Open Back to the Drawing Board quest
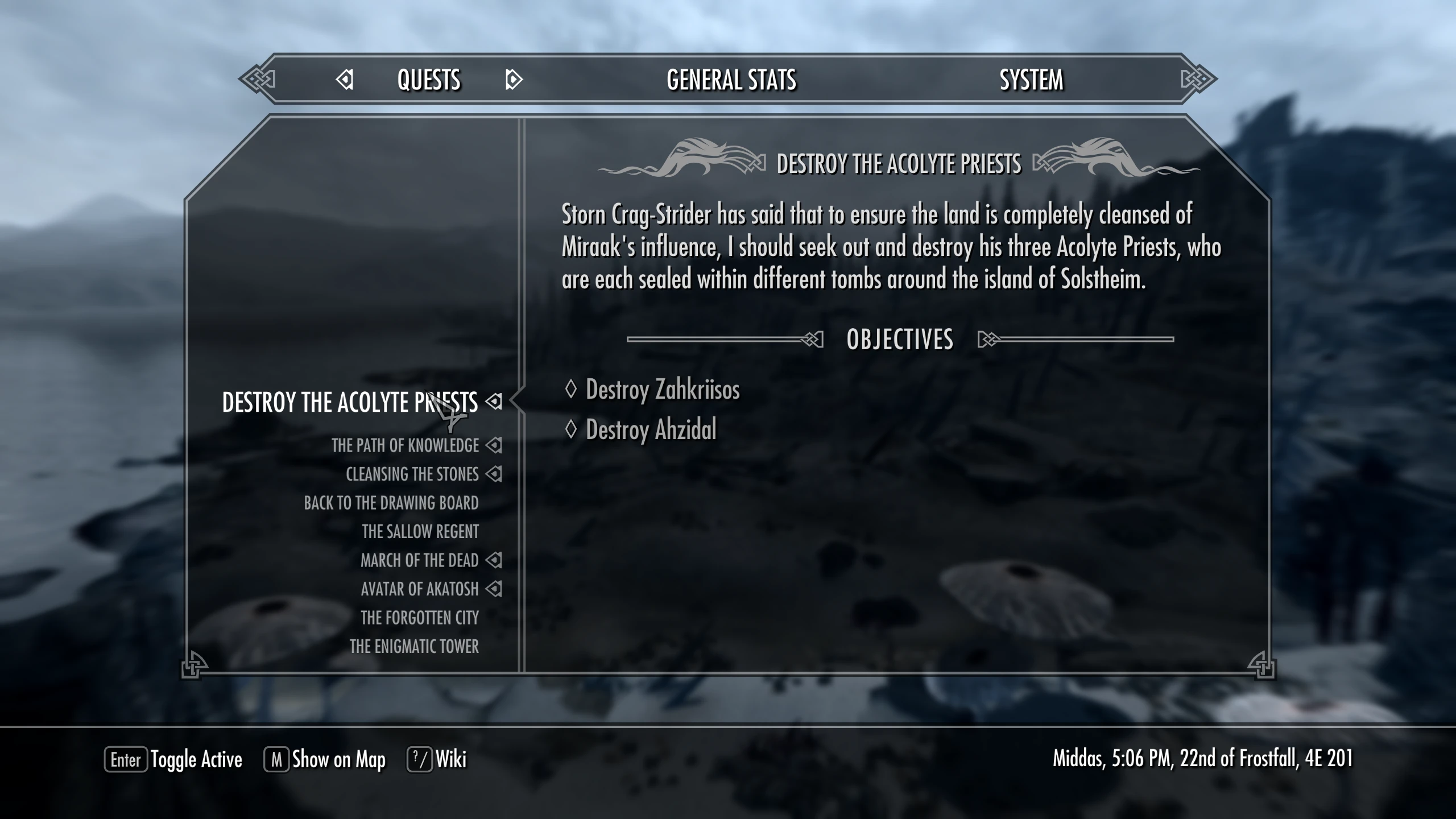Viewport: 1456px width, 819px height. point(391,503)
